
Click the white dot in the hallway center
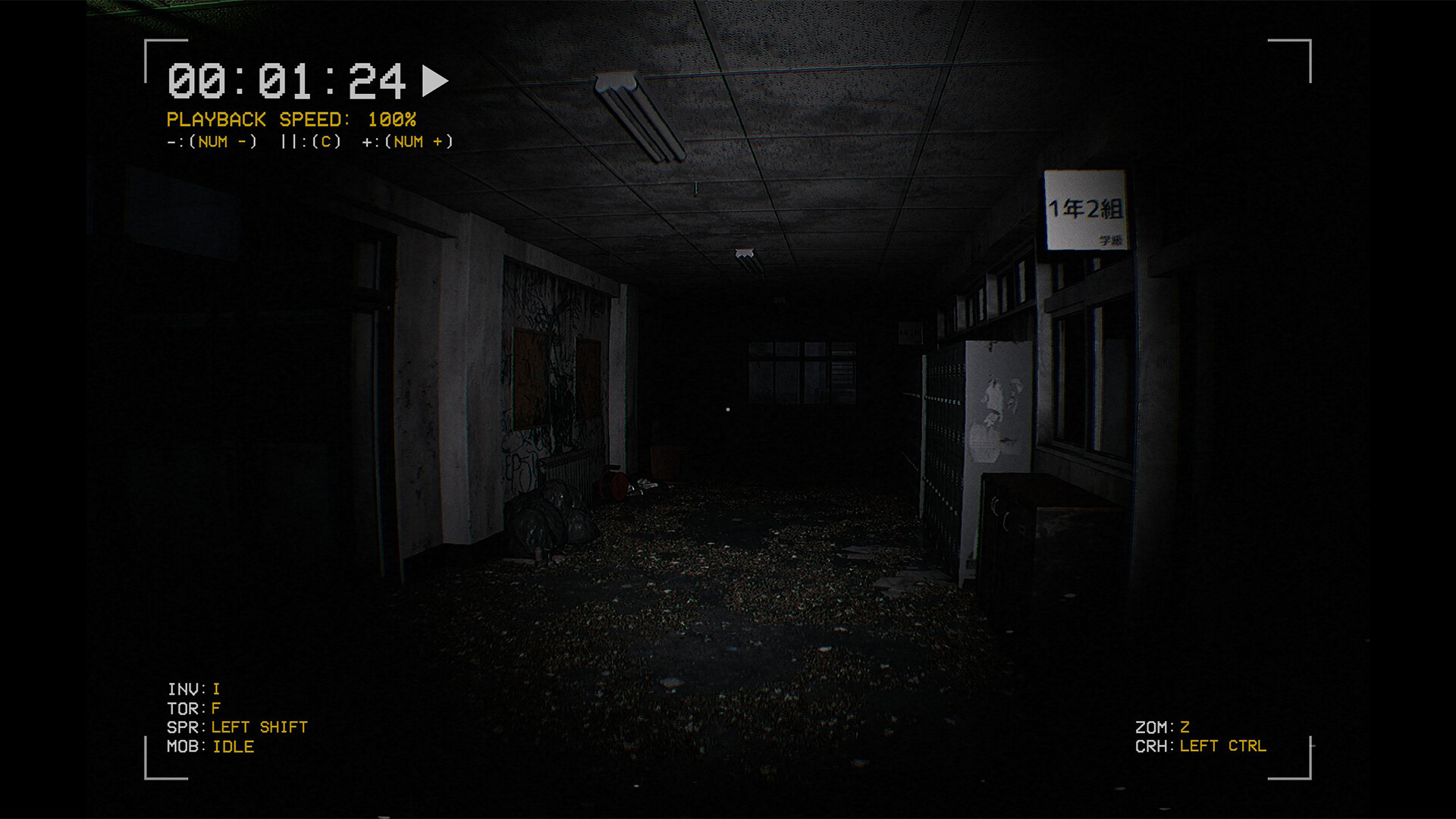click(x=729, y=409)
